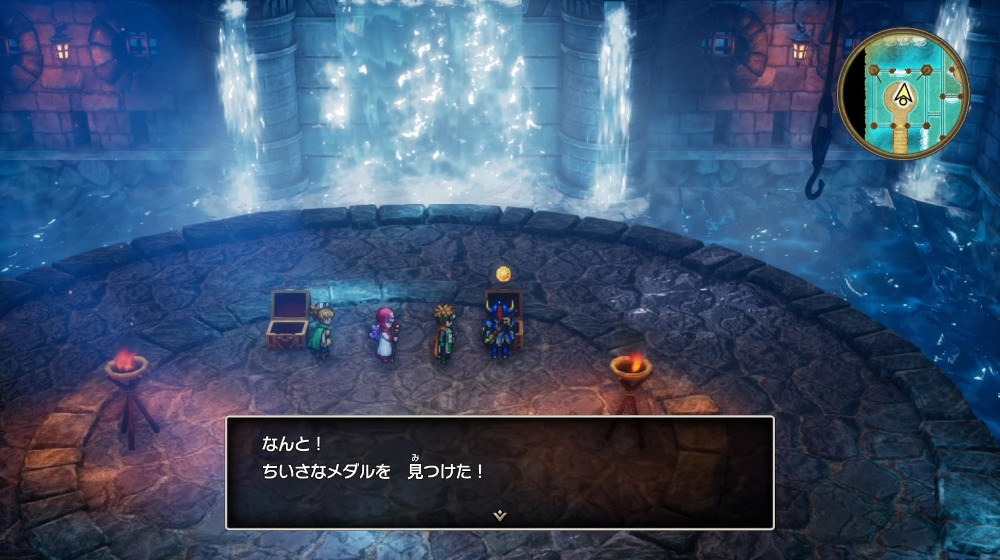The height and width of the screenshot is (560, 1000).
Task: Open the circular minimap
Action: pyautogui.click(x=903, y=93)
